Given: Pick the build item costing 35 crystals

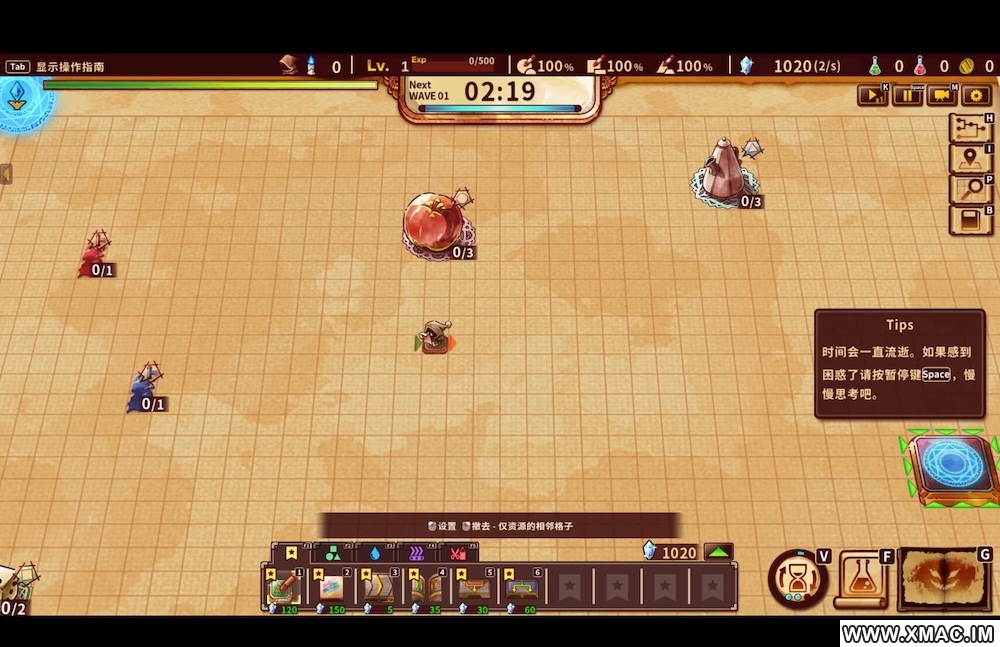Looking at the screenshot, I should [x=428, y=588].
